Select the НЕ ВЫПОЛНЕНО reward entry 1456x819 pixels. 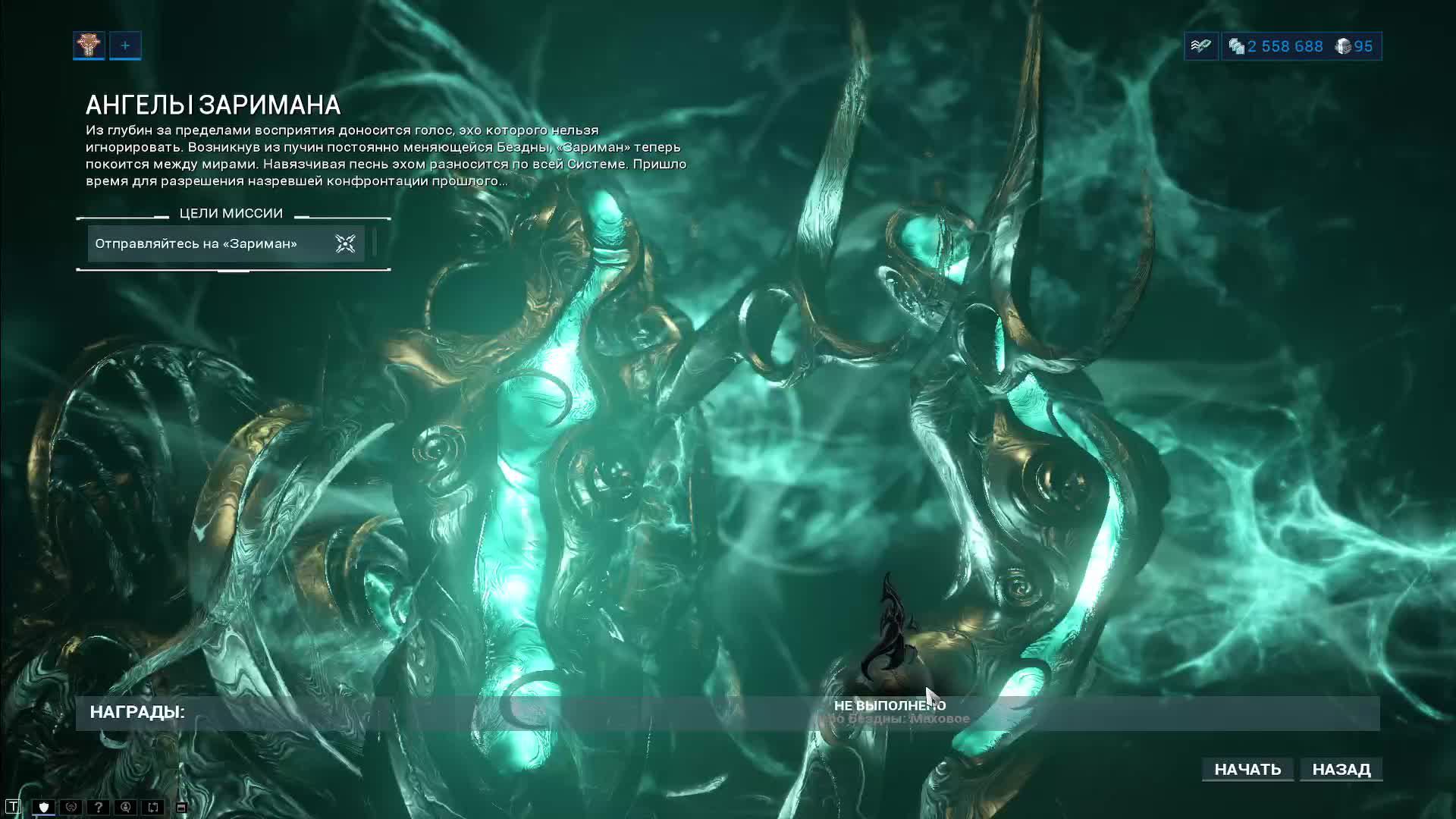tap(891, 704)
